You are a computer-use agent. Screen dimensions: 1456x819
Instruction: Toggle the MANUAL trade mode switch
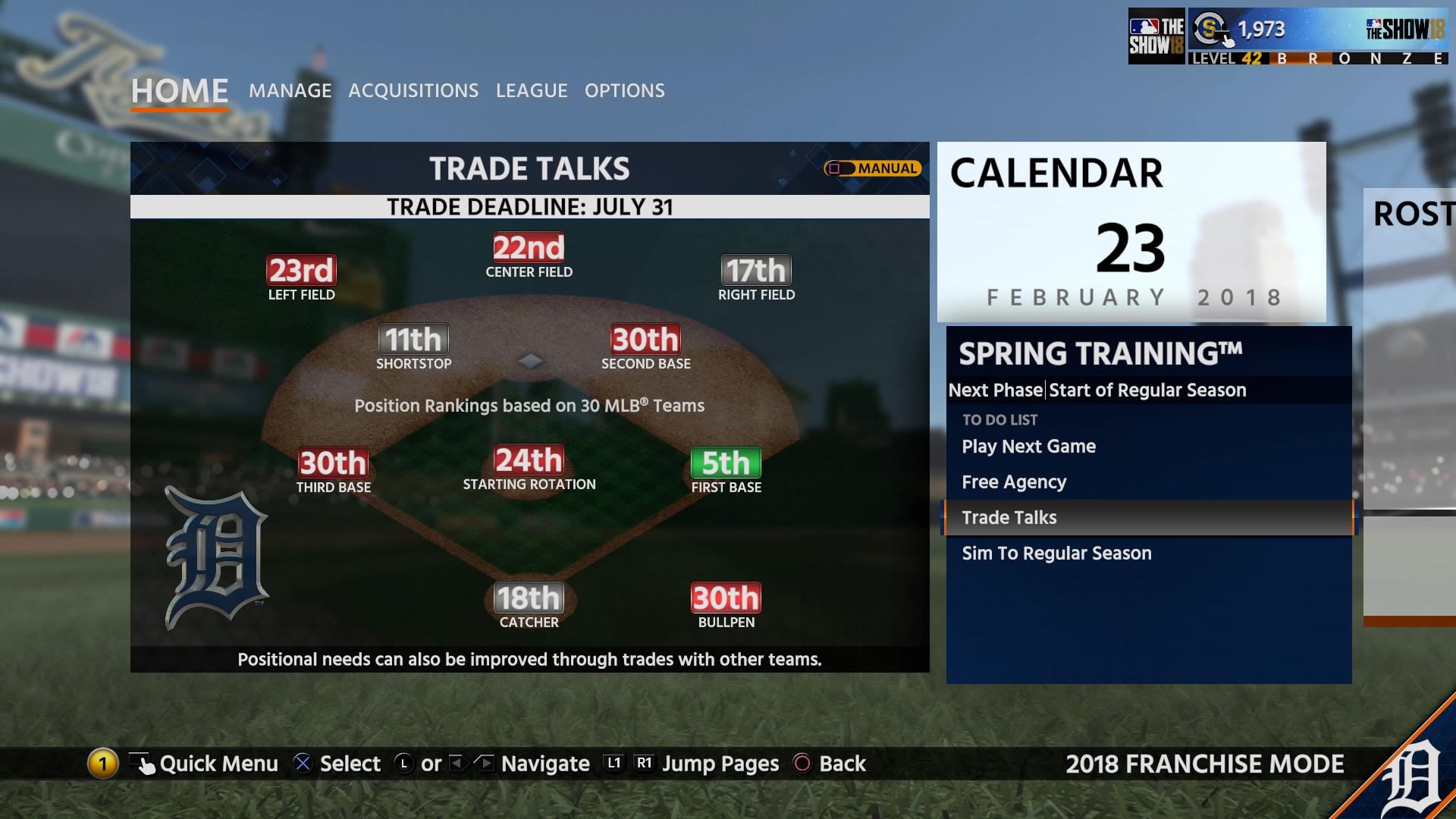871,168
